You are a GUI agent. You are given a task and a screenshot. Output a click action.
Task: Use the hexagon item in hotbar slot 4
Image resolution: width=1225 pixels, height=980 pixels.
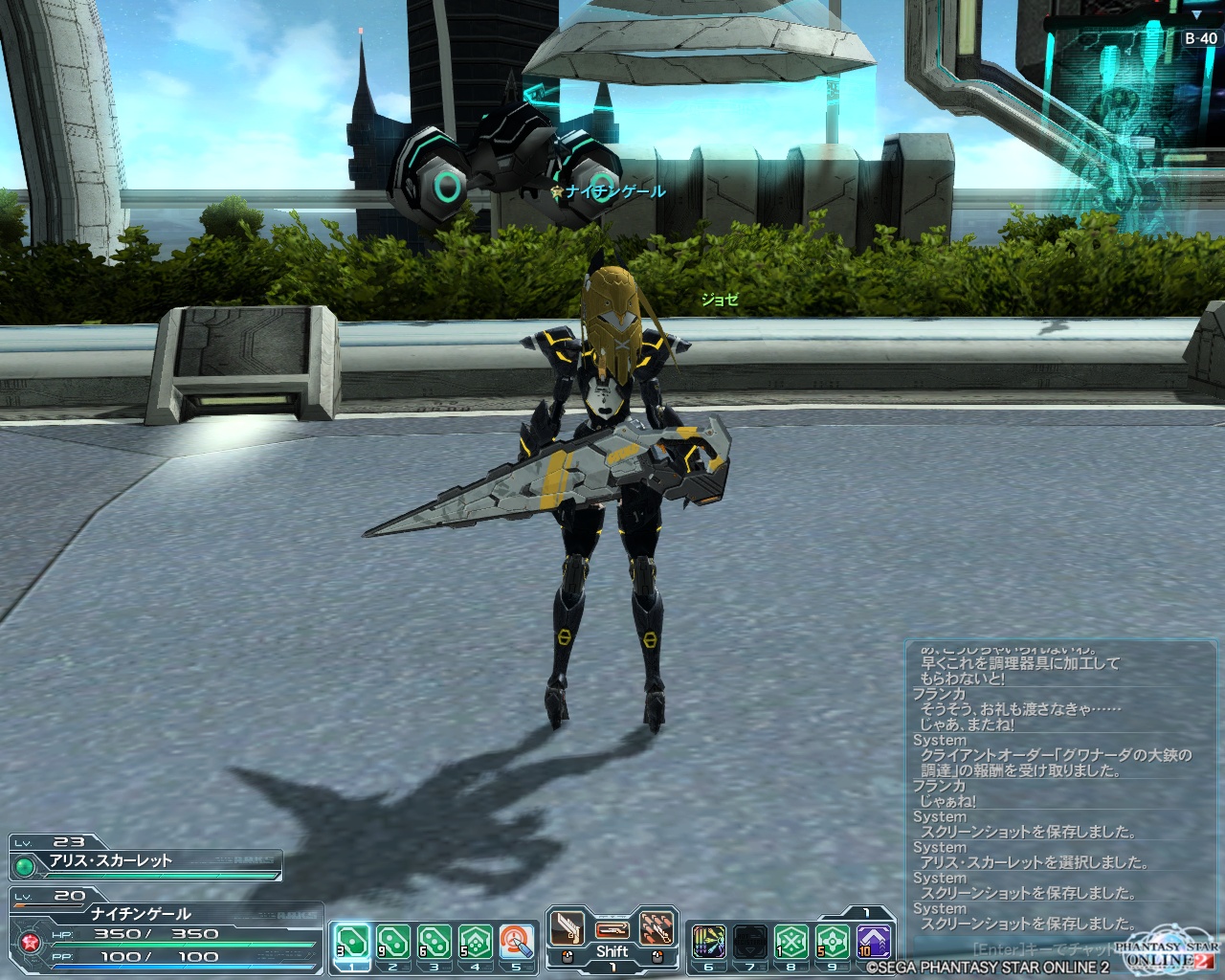click(x=475, y=943)
